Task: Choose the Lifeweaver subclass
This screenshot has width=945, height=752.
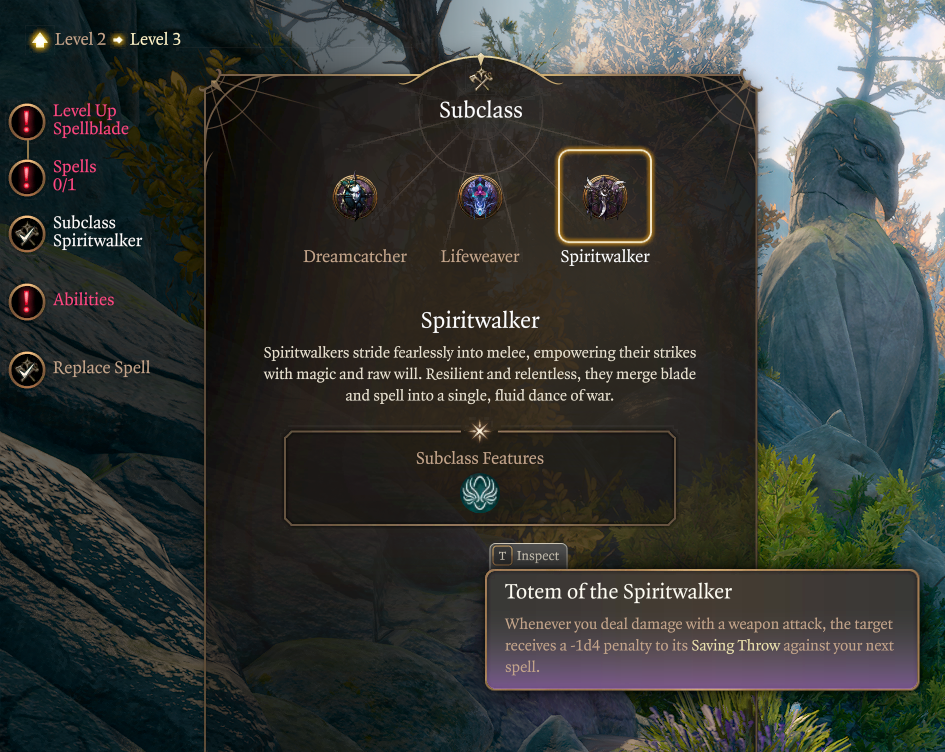Action: (480, 198)
